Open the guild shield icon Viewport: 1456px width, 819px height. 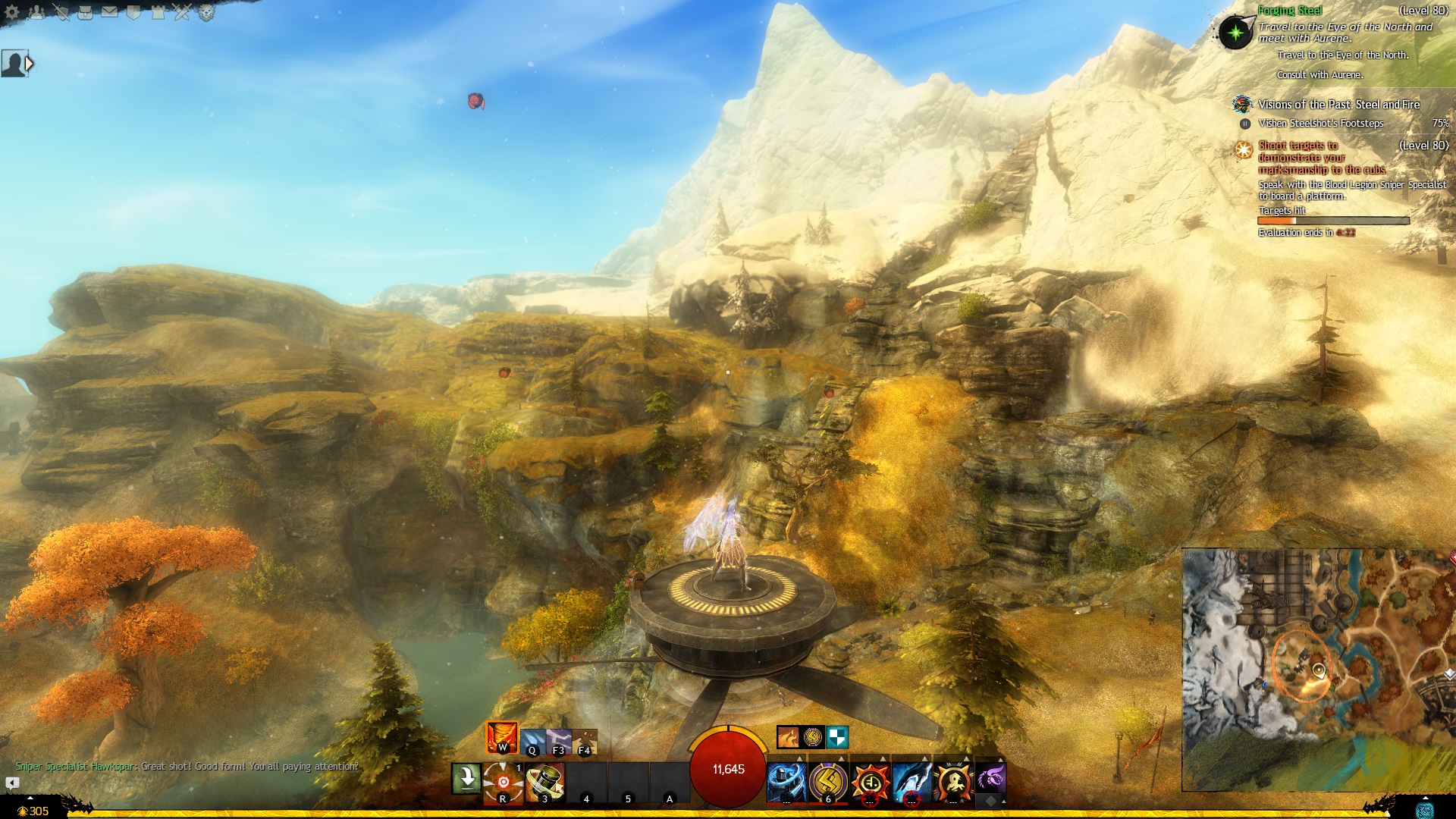coord(134,12)
